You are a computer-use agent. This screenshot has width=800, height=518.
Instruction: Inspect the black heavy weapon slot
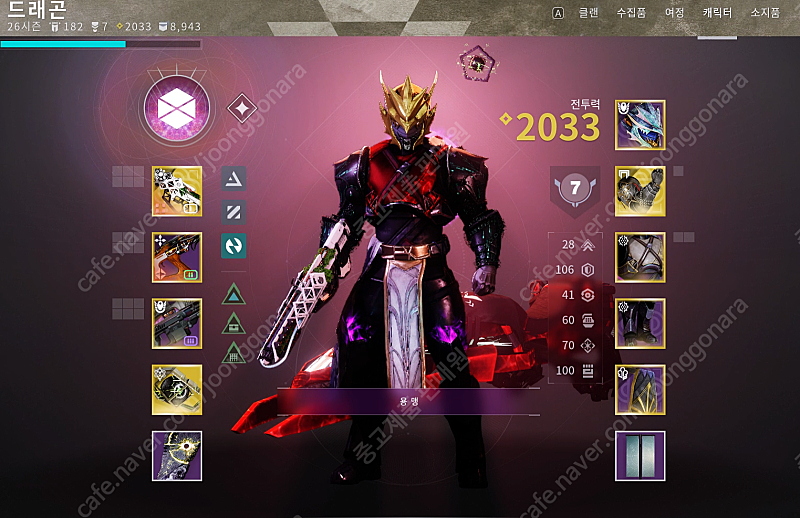[x=177, y=323]
